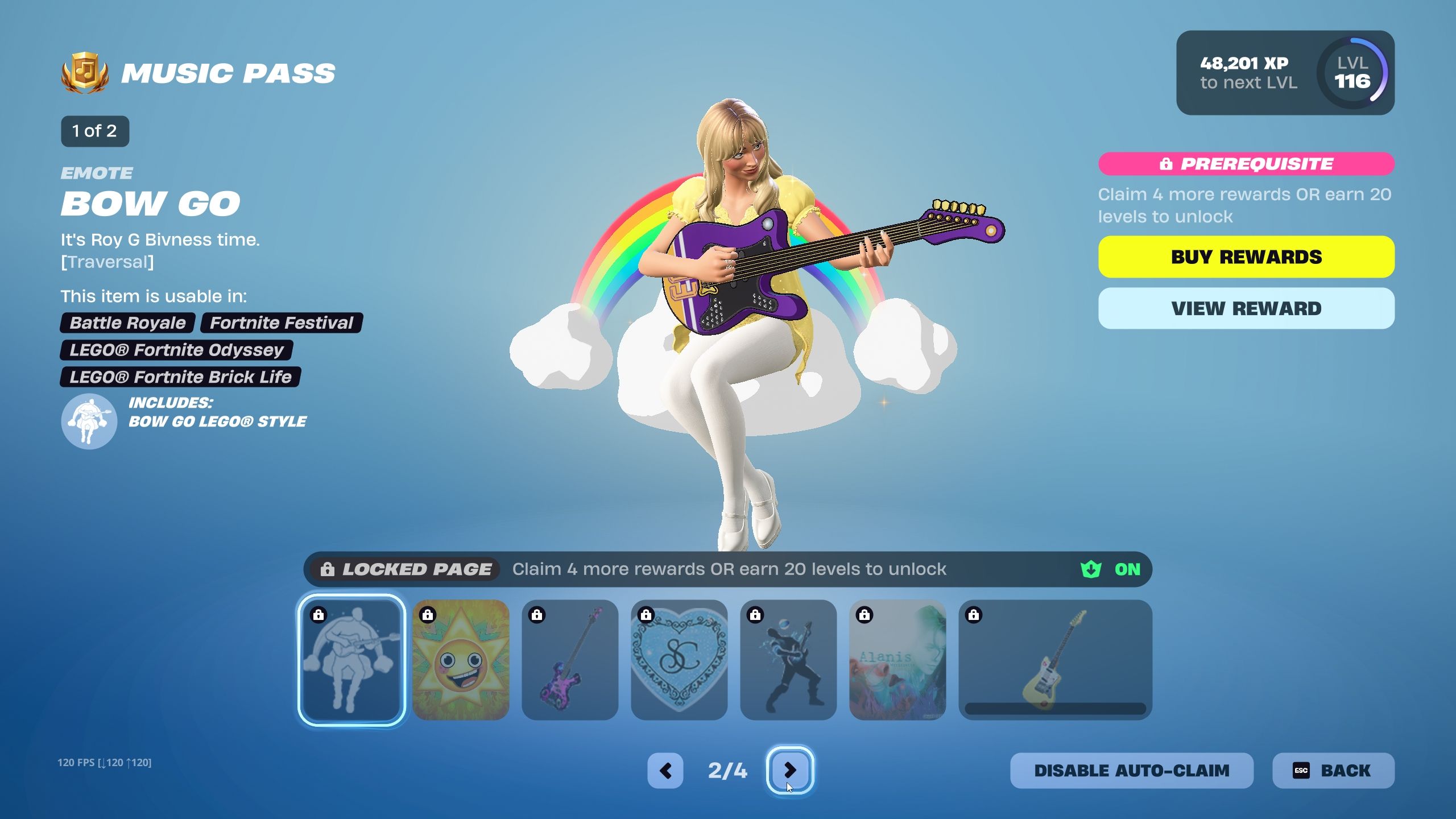Image resolution: width=1456 pixels, height=819 pixels.
Task: Click the Disable Auto-Claim button
Action: 1132,771
